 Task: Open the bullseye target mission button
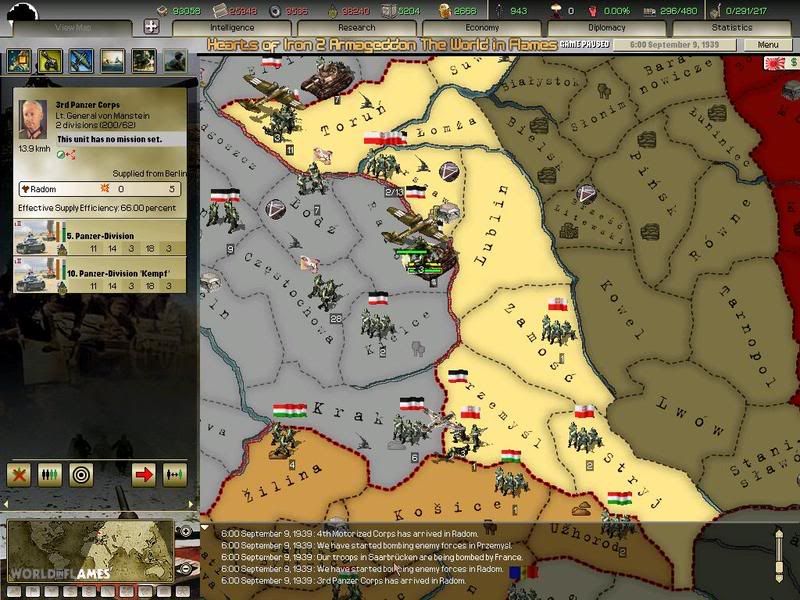tap(81, 474)
